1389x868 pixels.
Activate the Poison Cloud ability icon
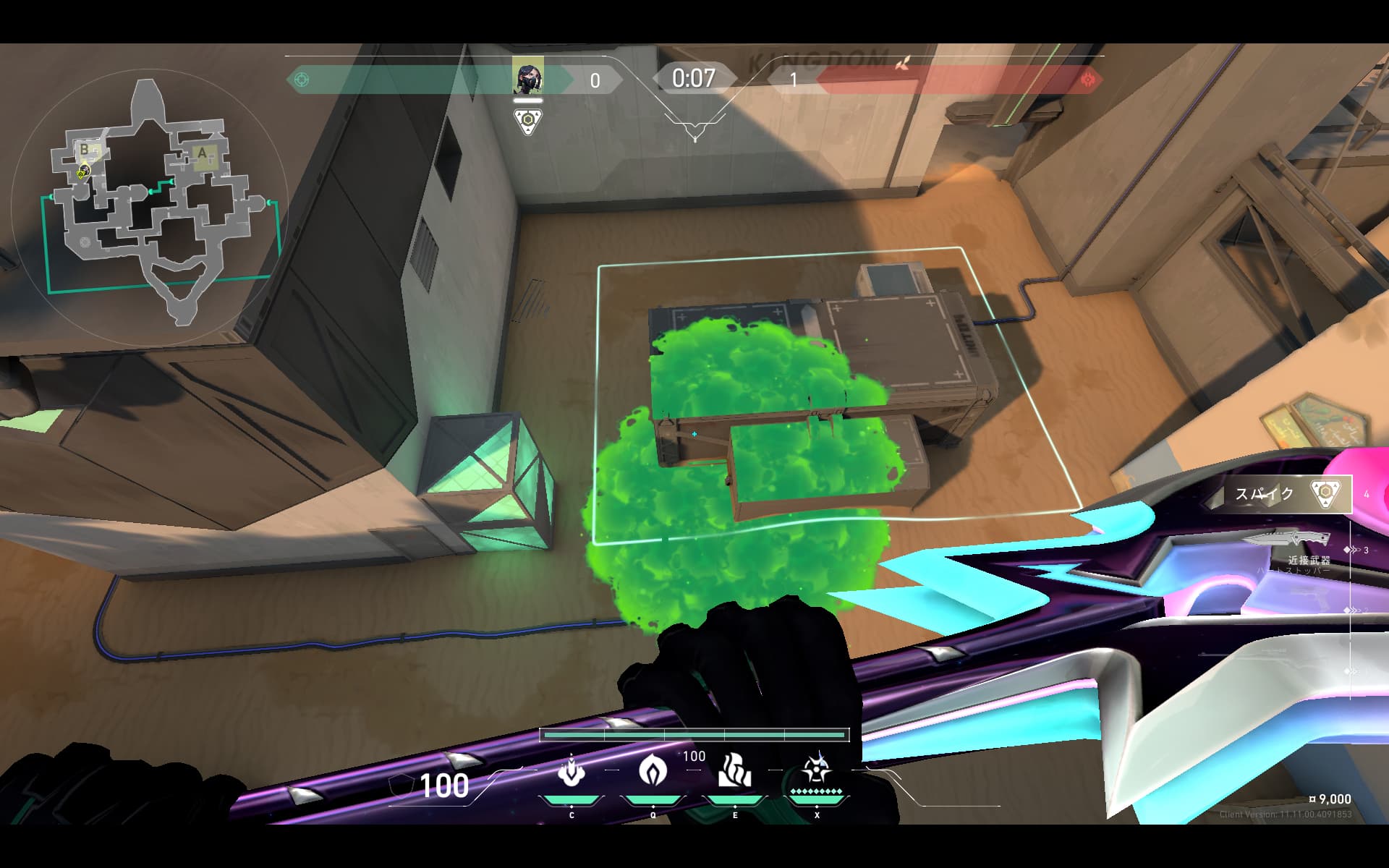pyautogui.click(x=653, y=771)
